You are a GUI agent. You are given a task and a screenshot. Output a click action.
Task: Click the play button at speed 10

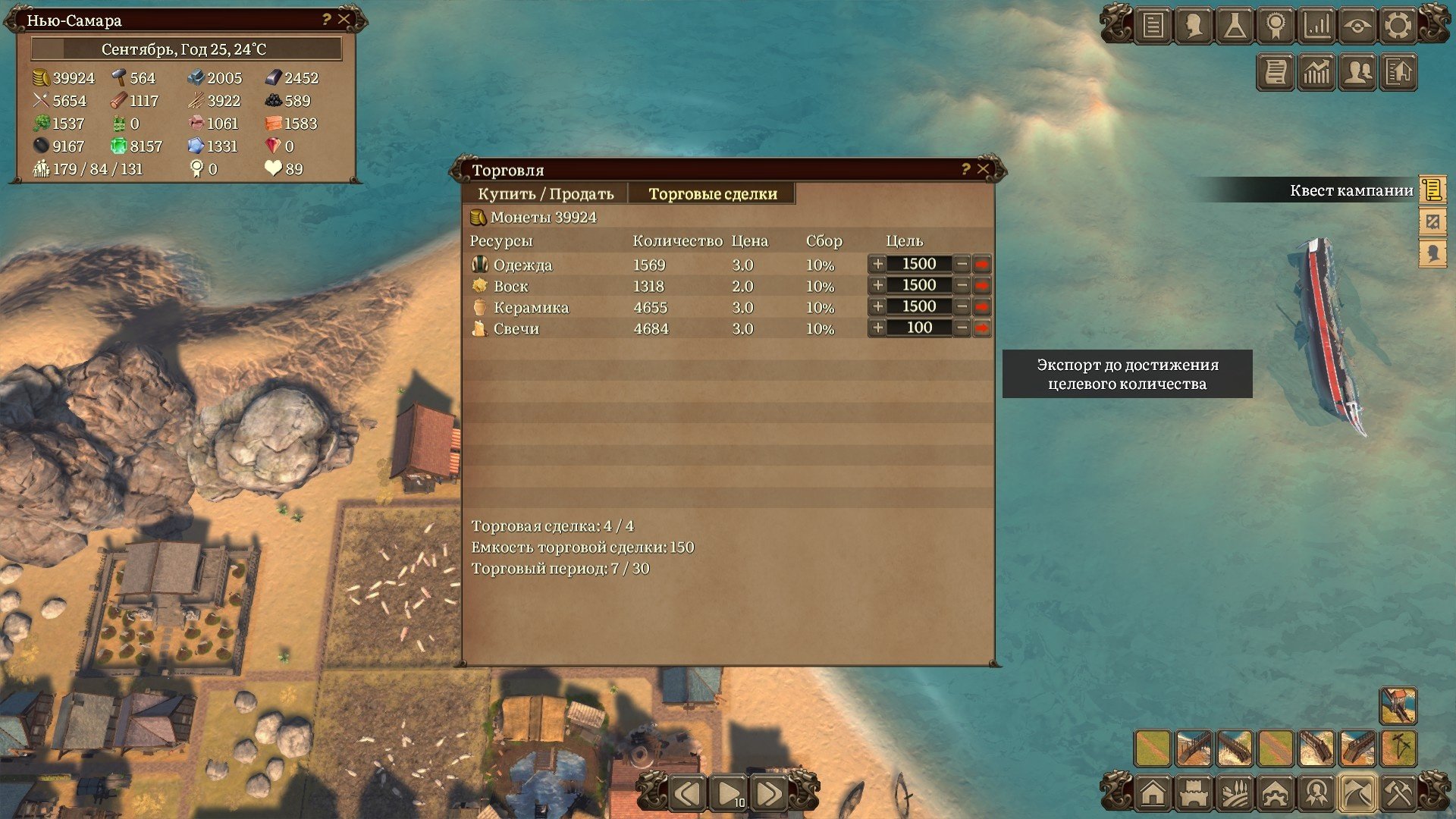tap(730, 794)
